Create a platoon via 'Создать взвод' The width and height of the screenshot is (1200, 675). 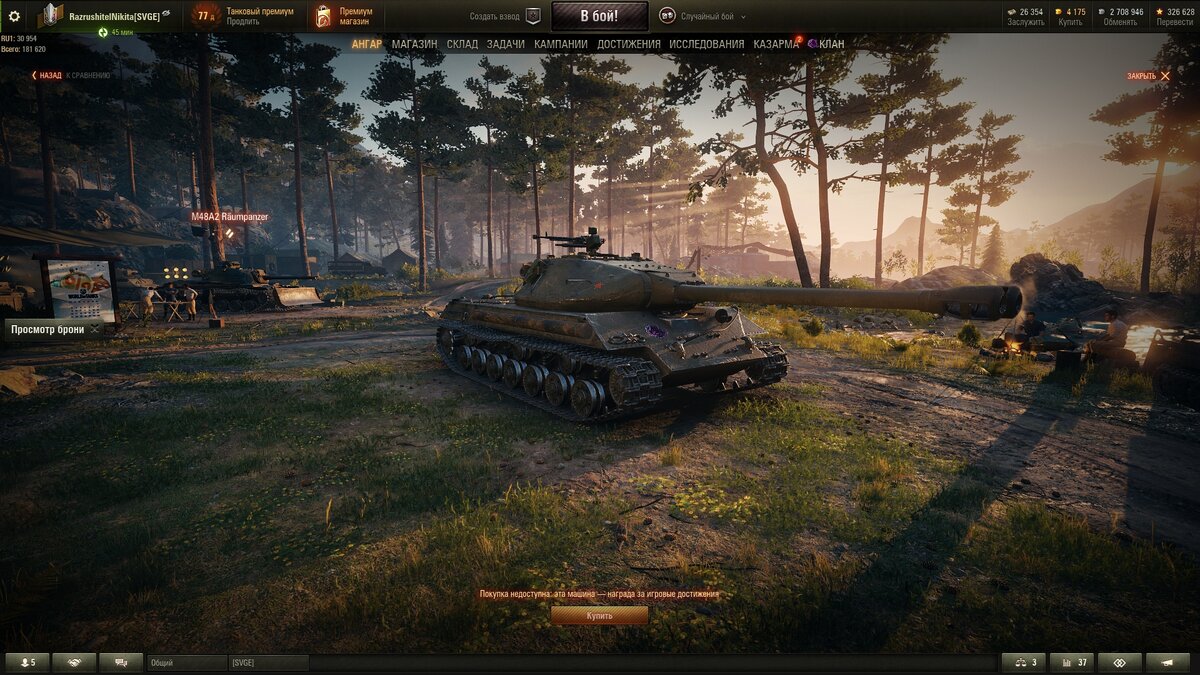pyautogui.click(x=506, y=17)
